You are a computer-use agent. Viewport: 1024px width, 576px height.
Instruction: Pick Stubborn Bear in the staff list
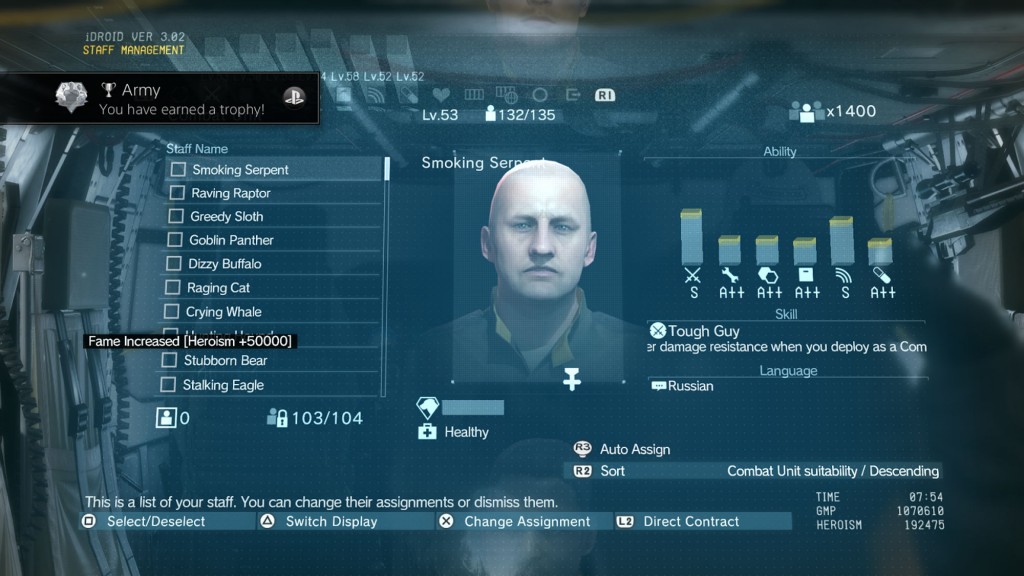click(225, 360)
